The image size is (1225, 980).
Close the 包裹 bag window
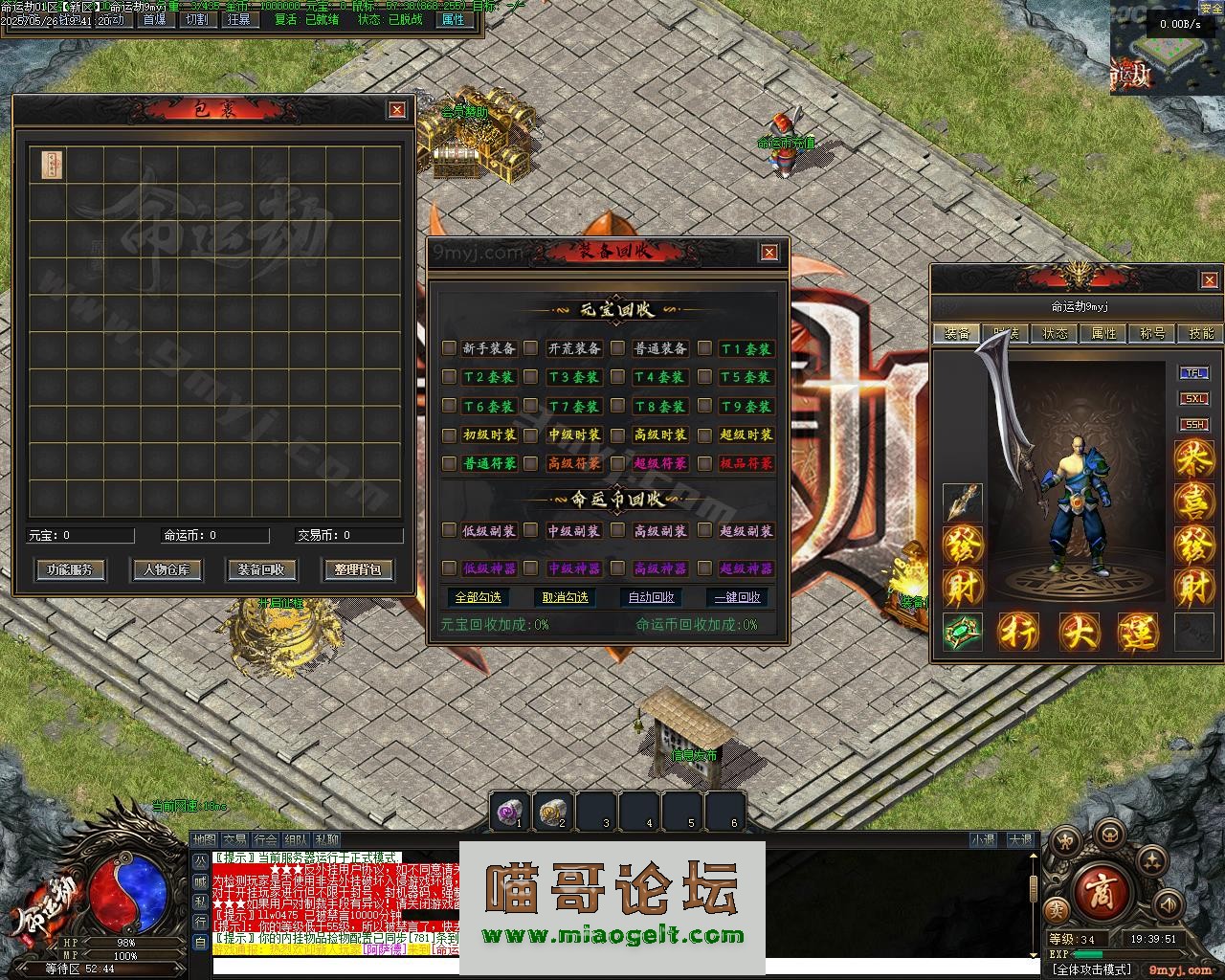(x=397, y=110)
